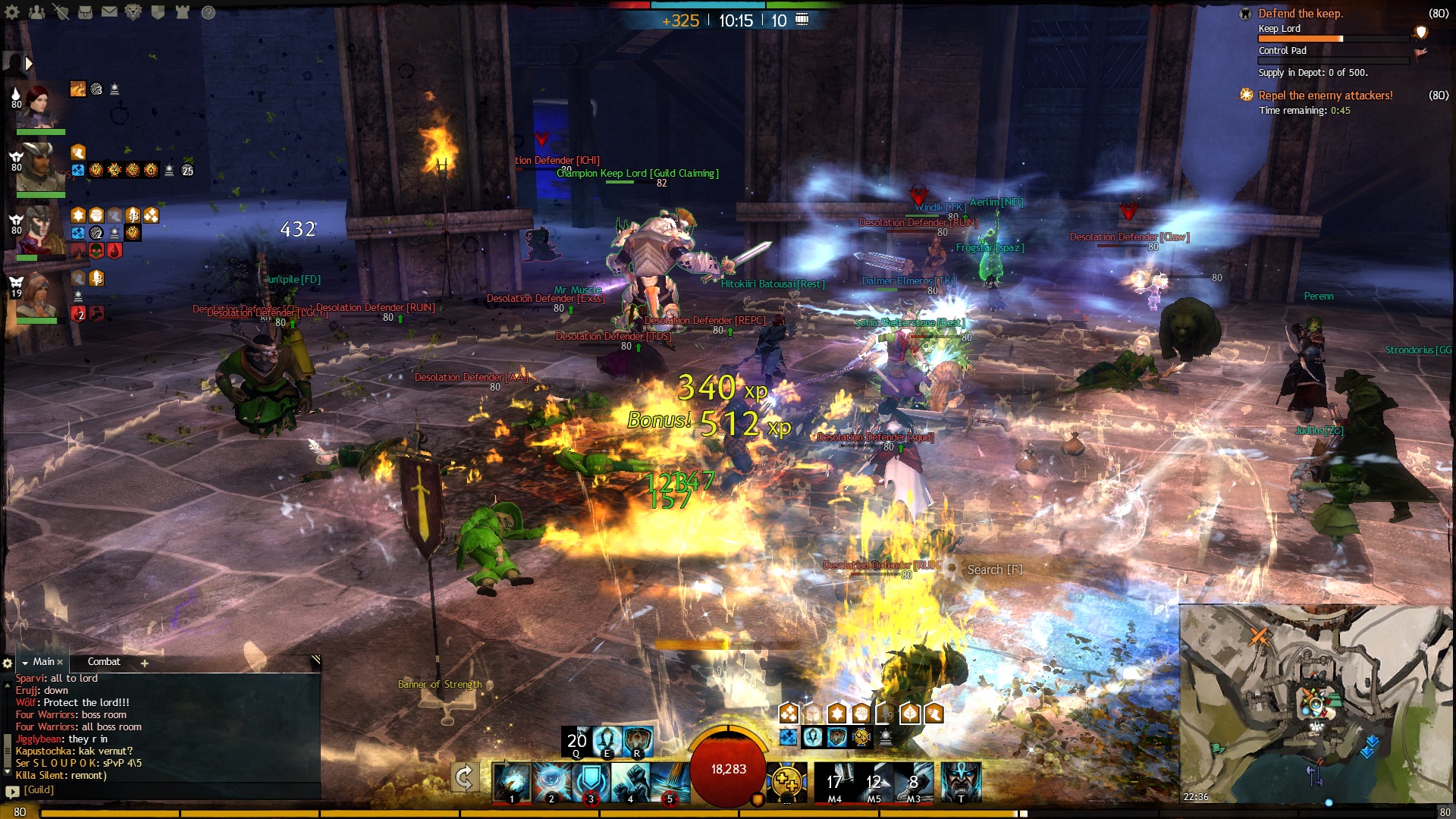Add a new chat tab
The image size is (1456, 819).
tap(144, 663)
